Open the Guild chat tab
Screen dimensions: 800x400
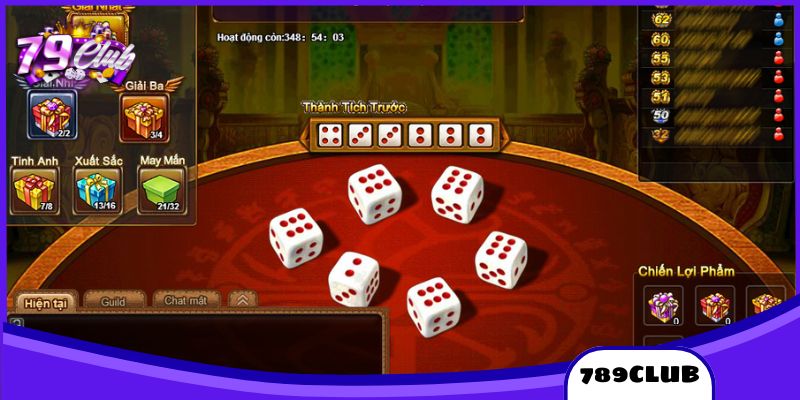tap(115, 300)
